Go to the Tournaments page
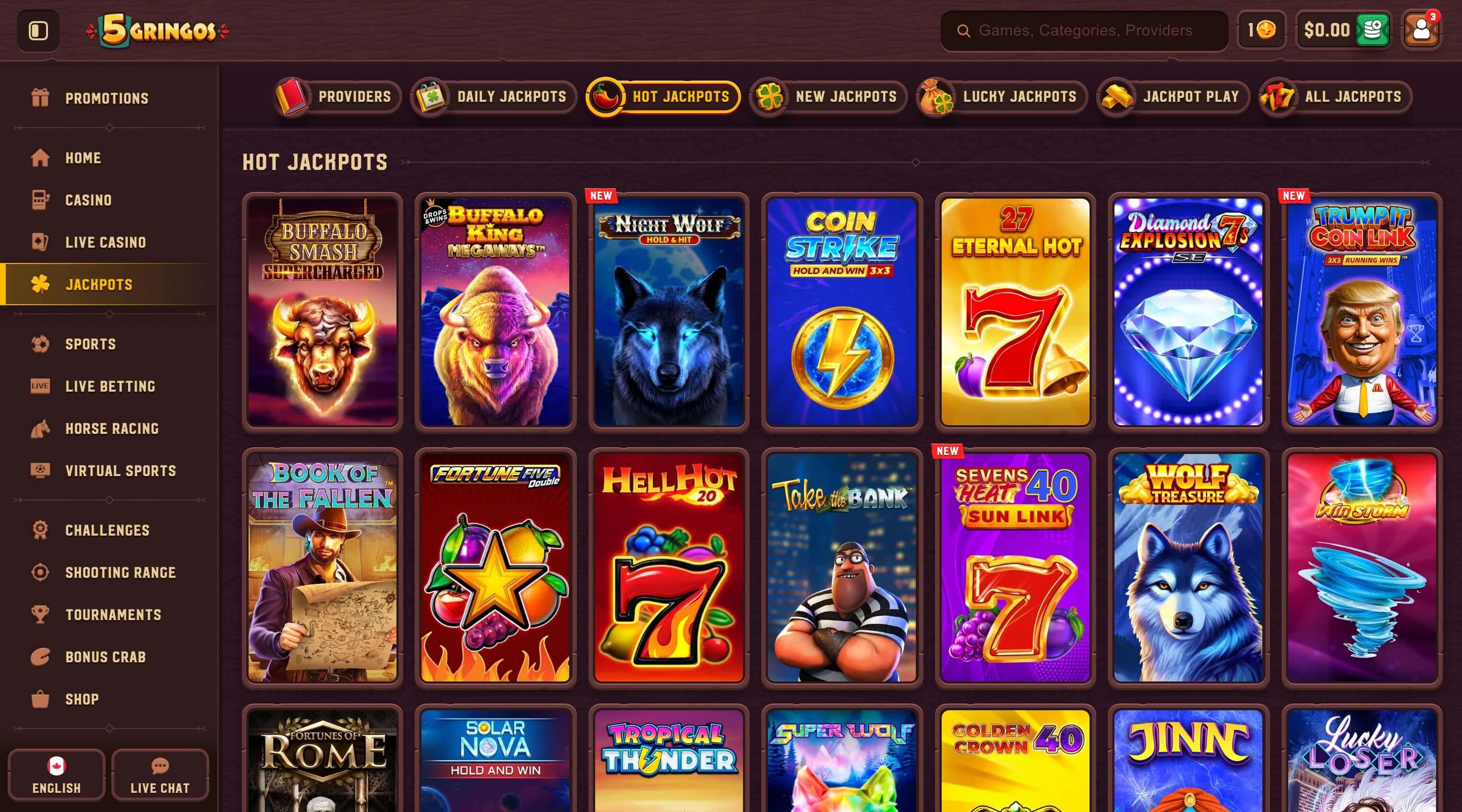 coord(113,615)
